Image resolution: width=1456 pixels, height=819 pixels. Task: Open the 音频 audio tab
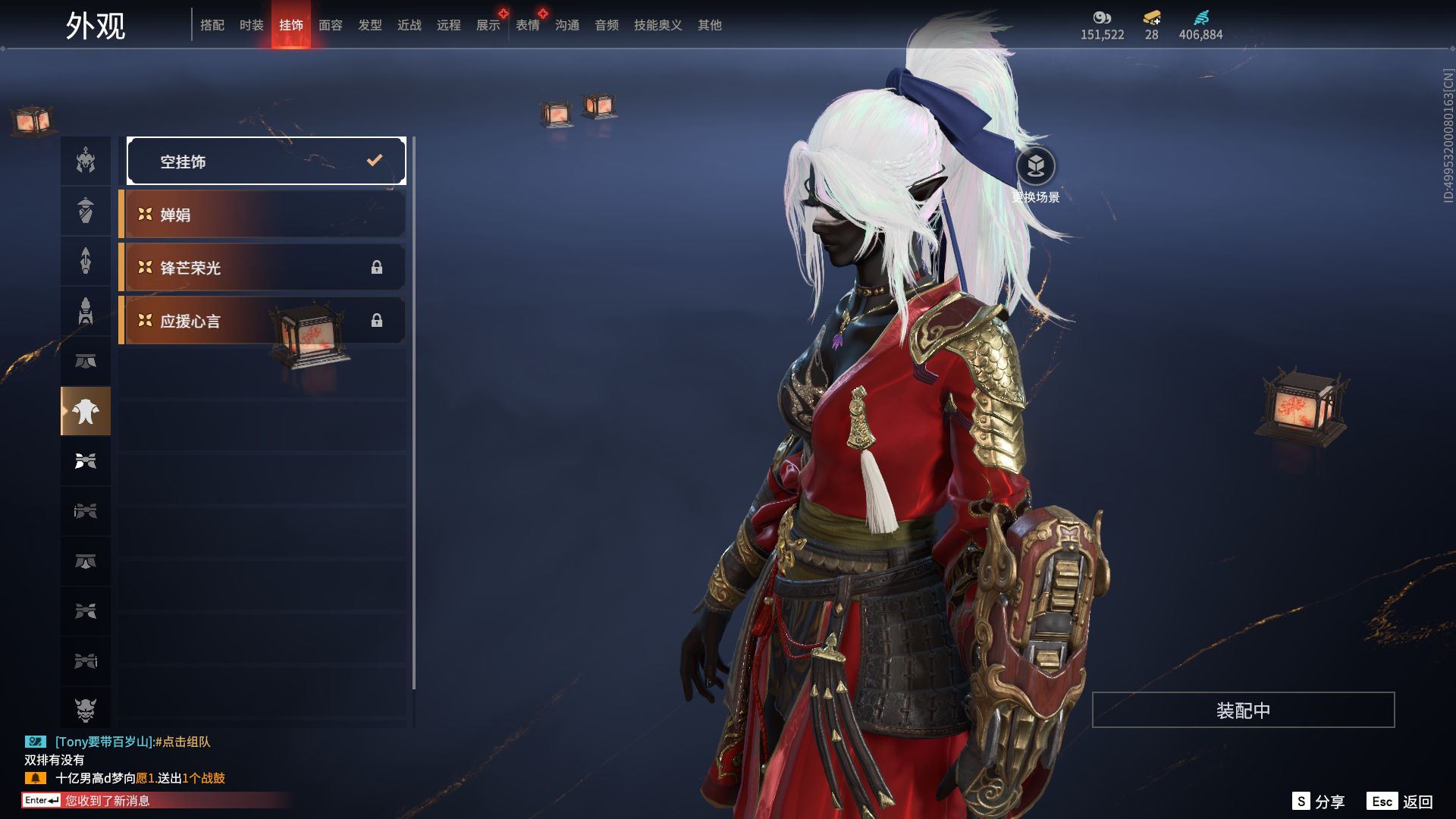(607, 25)
